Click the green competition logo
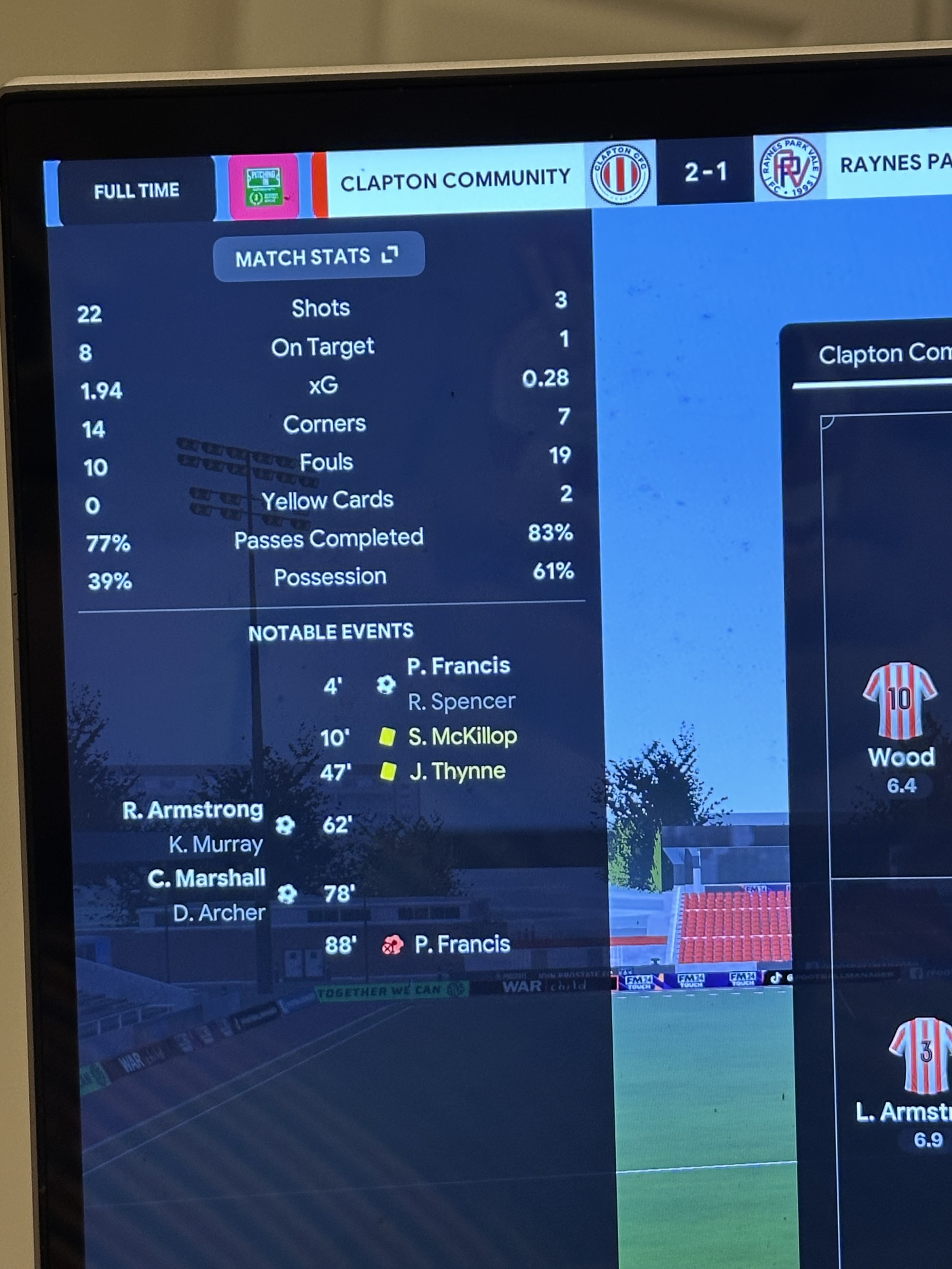This screenshot has height=1269, width=952. (264, 187)
